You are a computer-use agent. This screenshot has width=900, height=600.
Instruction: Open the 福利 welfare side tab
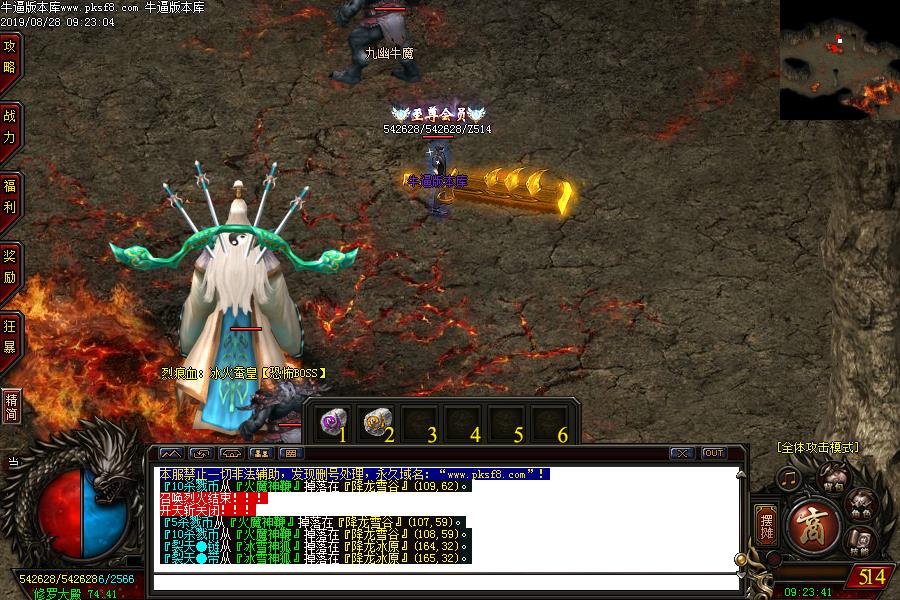pyautogui.click(x=10, y=197)
